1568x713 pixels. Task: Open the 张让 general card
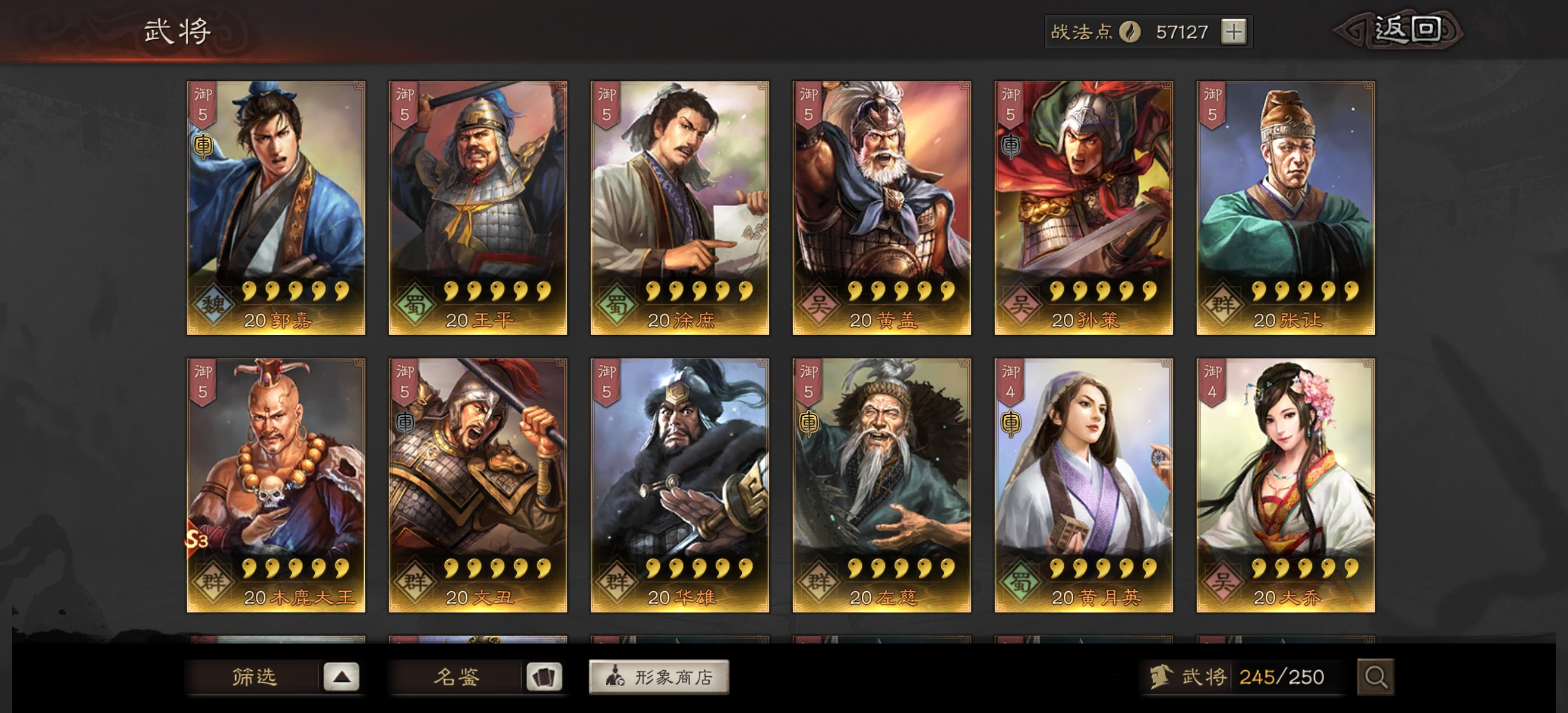click(x=1285, y=207)
